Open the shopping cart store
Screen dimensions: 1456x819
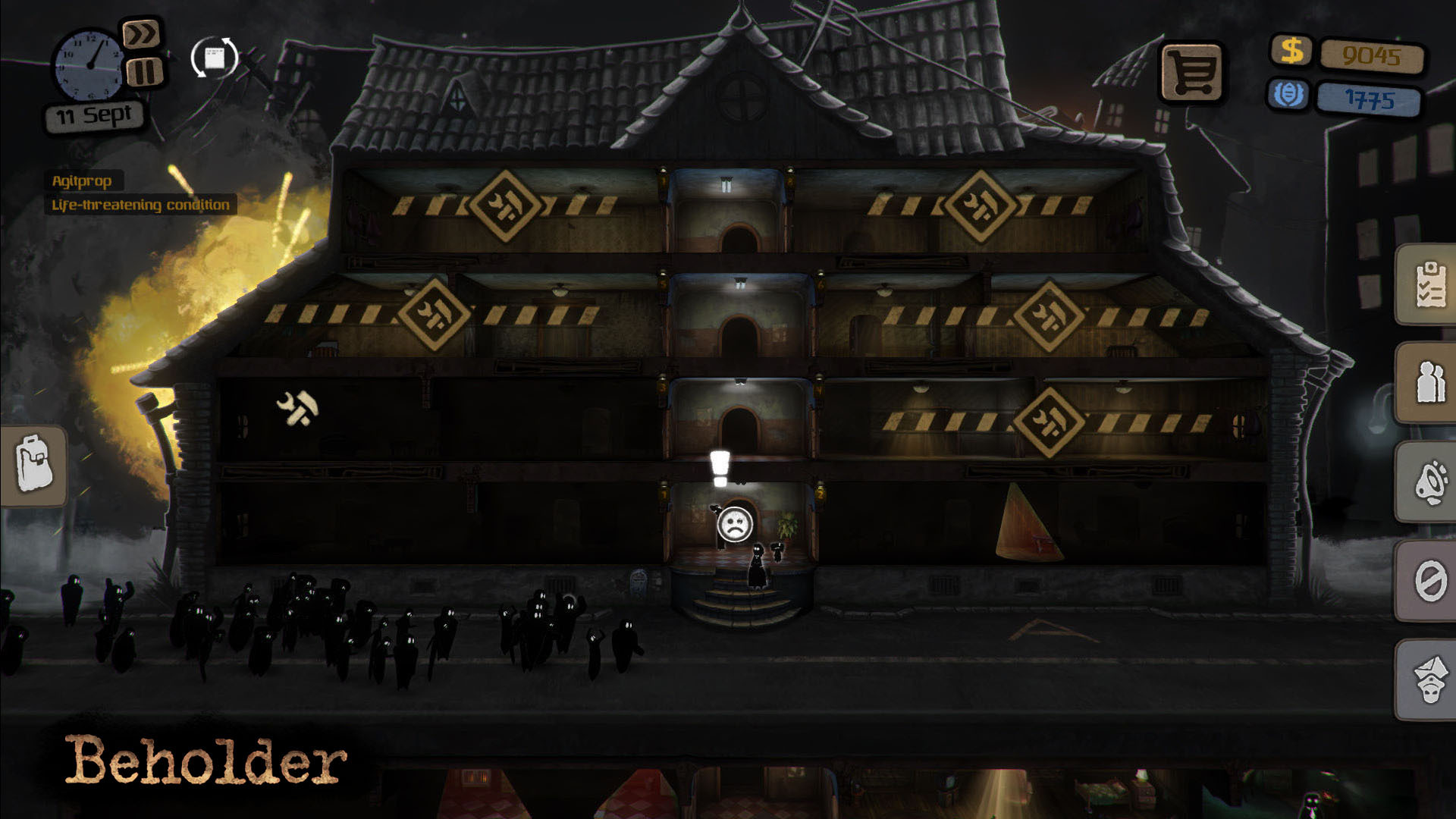(x=1193, y=72)
